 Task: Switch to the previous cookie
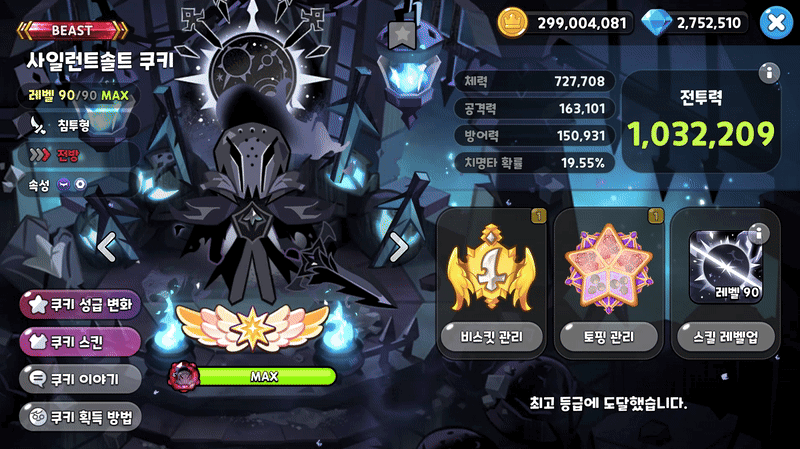point(108,245)
